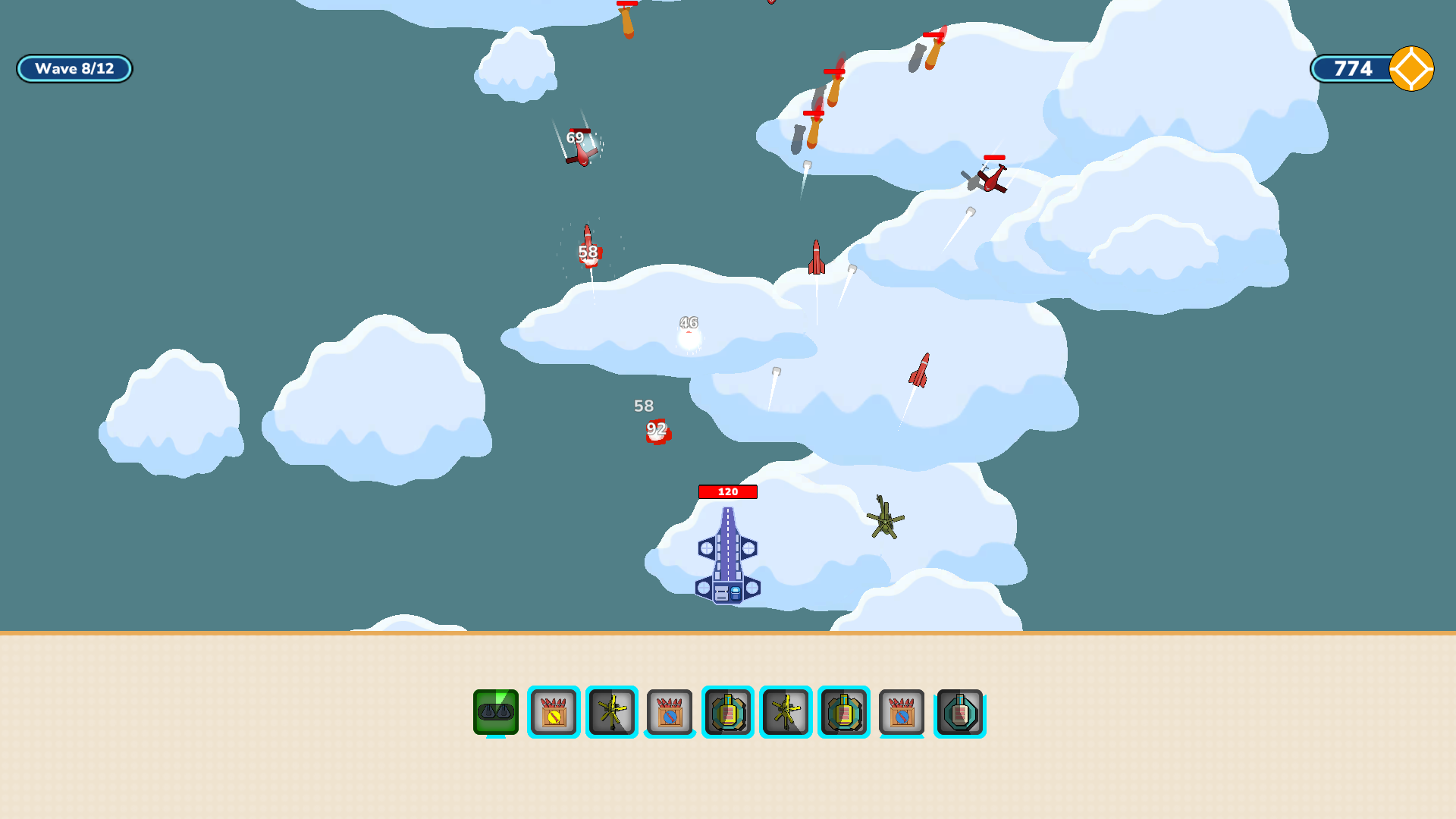Select the missile crate with blue sign
The width and height of the screenshot is (1456, 819).
670,713
